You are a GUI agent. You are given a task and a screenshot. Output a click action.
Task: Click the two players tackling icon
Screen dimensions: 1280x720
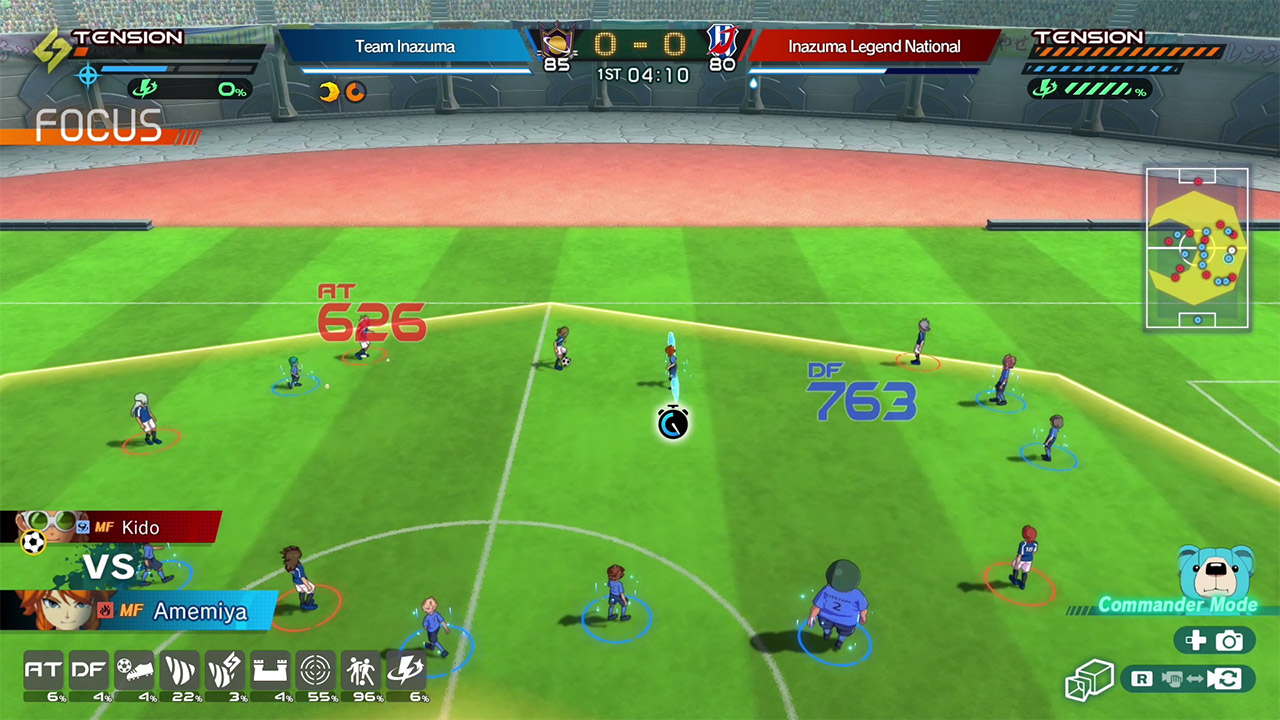[361, 670]
